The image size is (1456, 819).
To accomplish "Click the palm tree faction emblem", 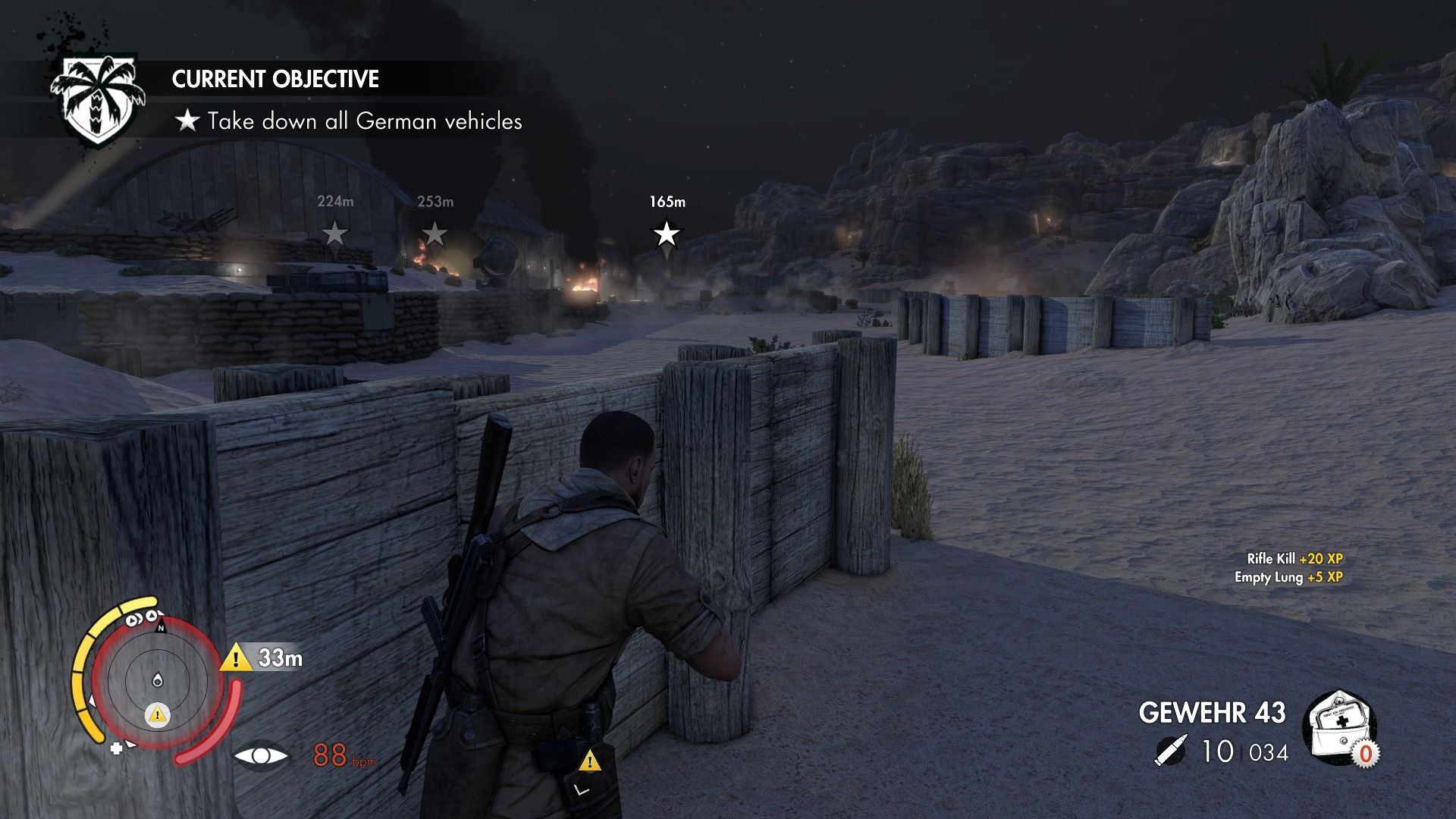I will pos(99,94).
